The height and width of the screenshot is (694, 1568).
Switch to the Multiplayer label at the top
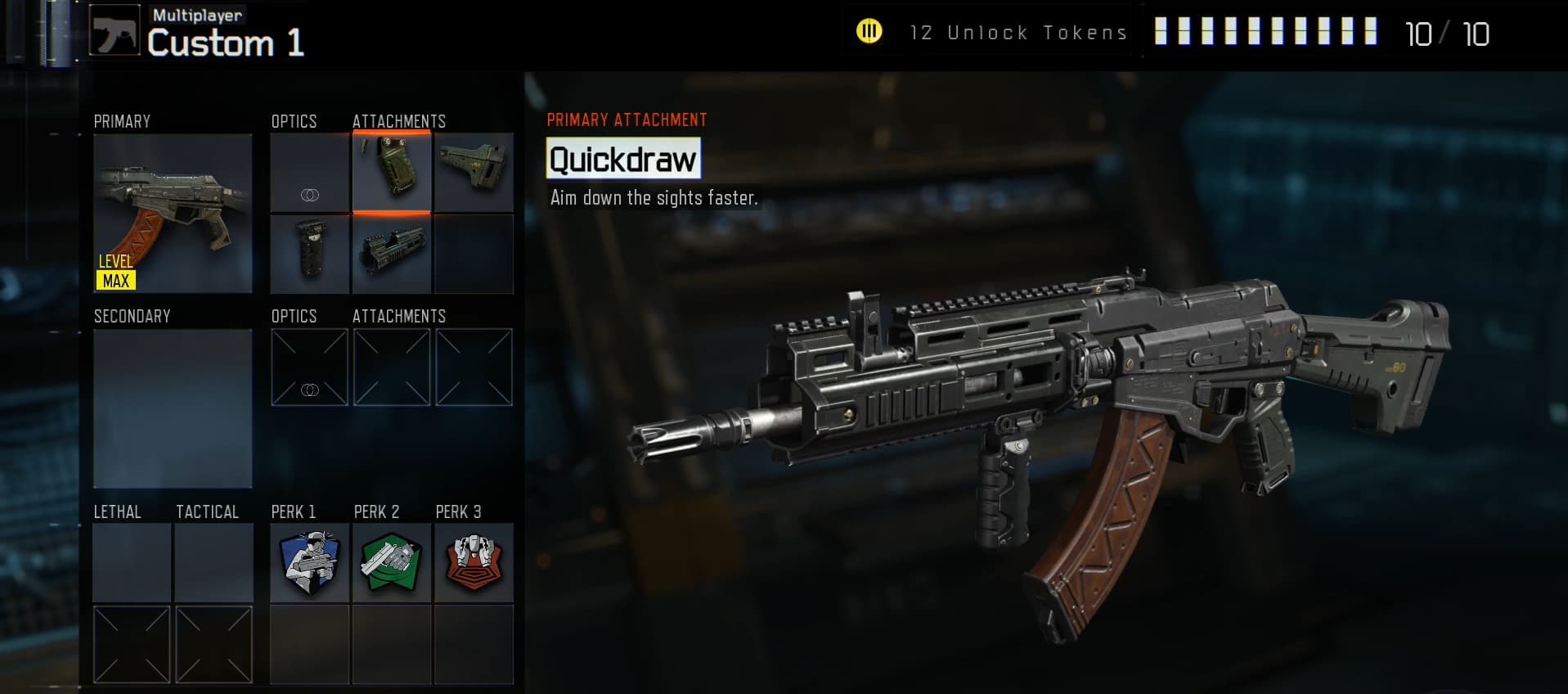click(195, 13)
